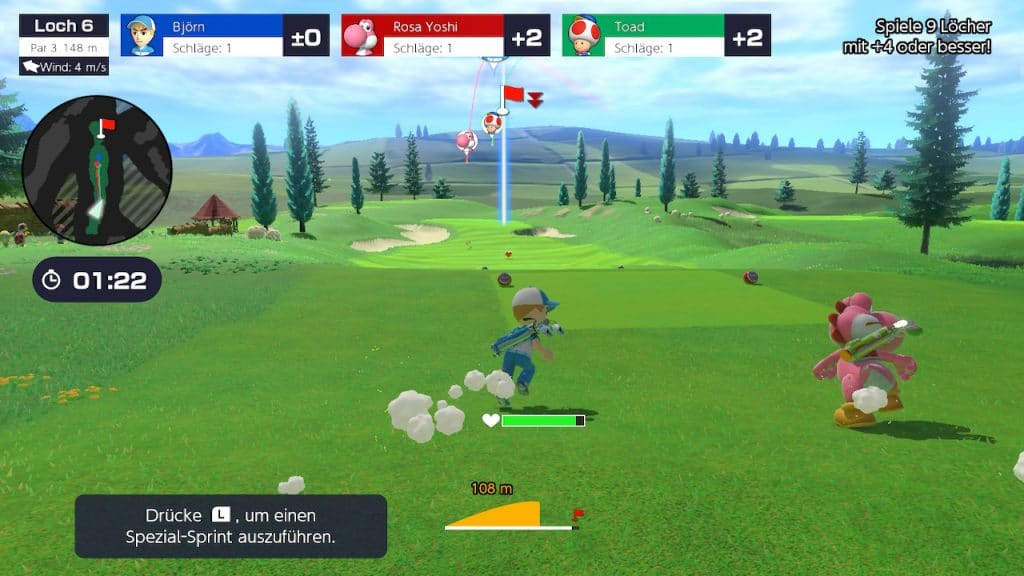Click the Rosa Yoshi position marker

[x=466, y=142]
